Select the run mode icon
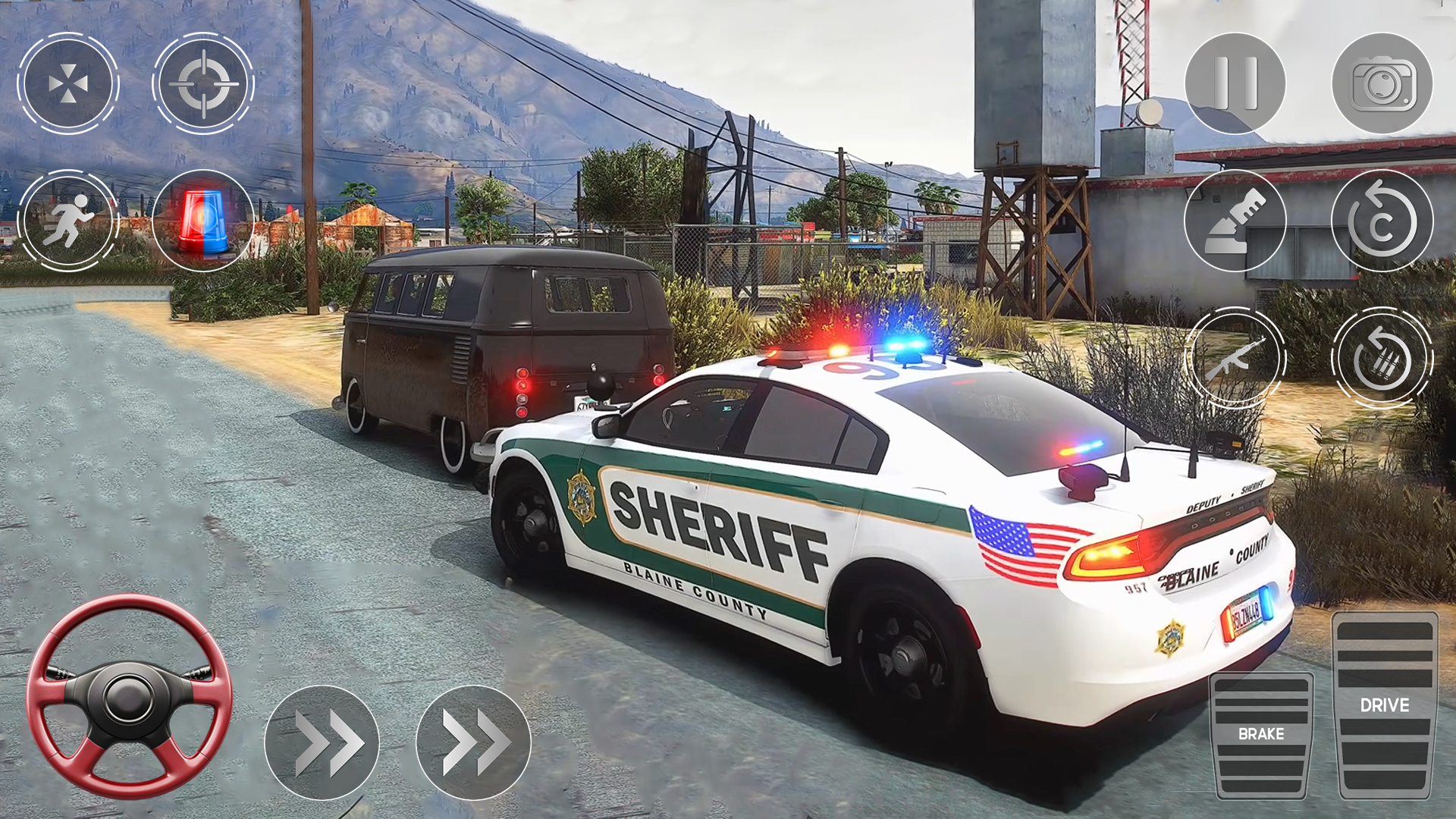This screenshot has height=819, width=1456. click(x=68, y=220)
